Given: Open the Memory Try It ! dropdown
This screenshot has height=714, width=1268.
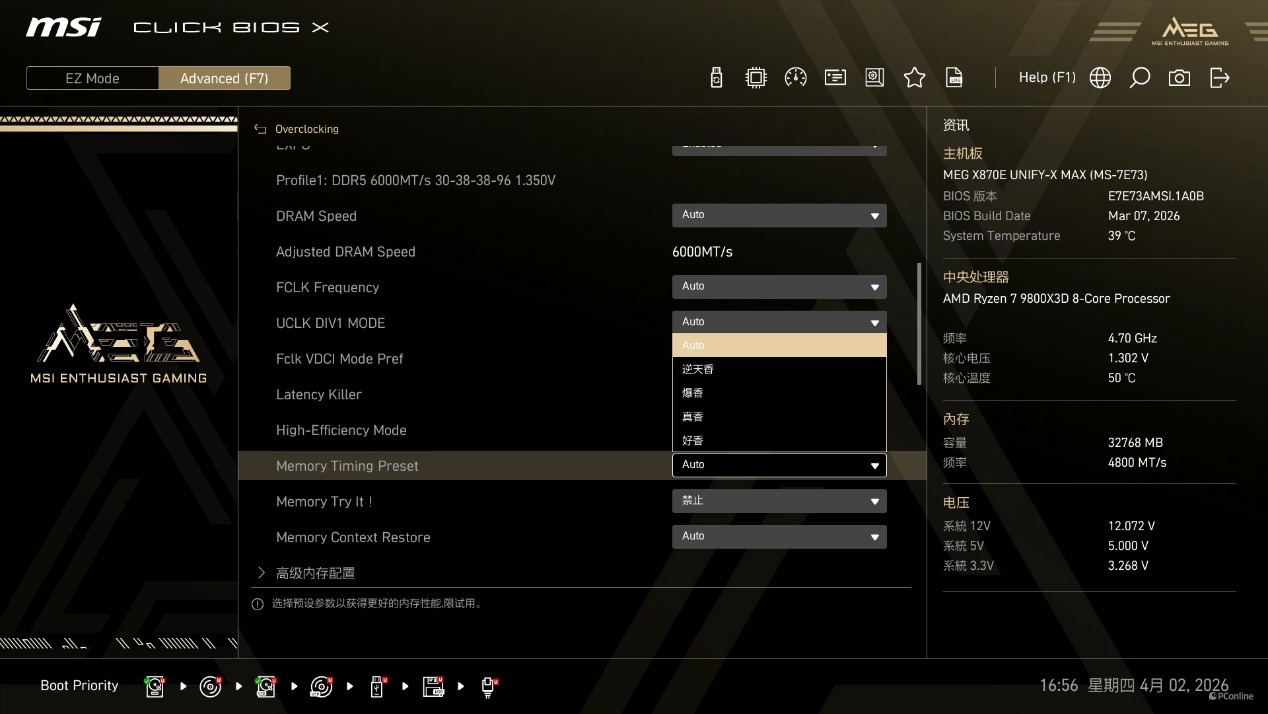Looking at the screenshot, I should pos(778,501).
